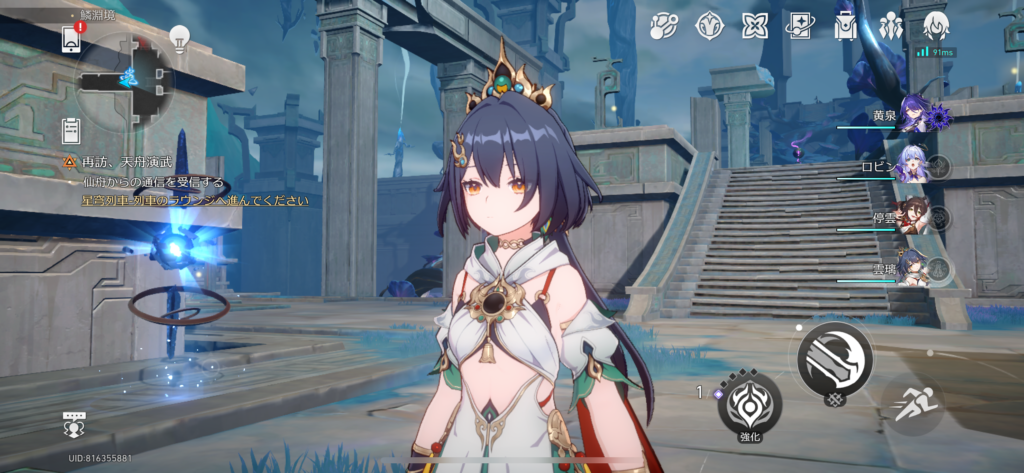Open the four-petal flower icon
The image size is (1024, 473).
[x=755, y=25]
